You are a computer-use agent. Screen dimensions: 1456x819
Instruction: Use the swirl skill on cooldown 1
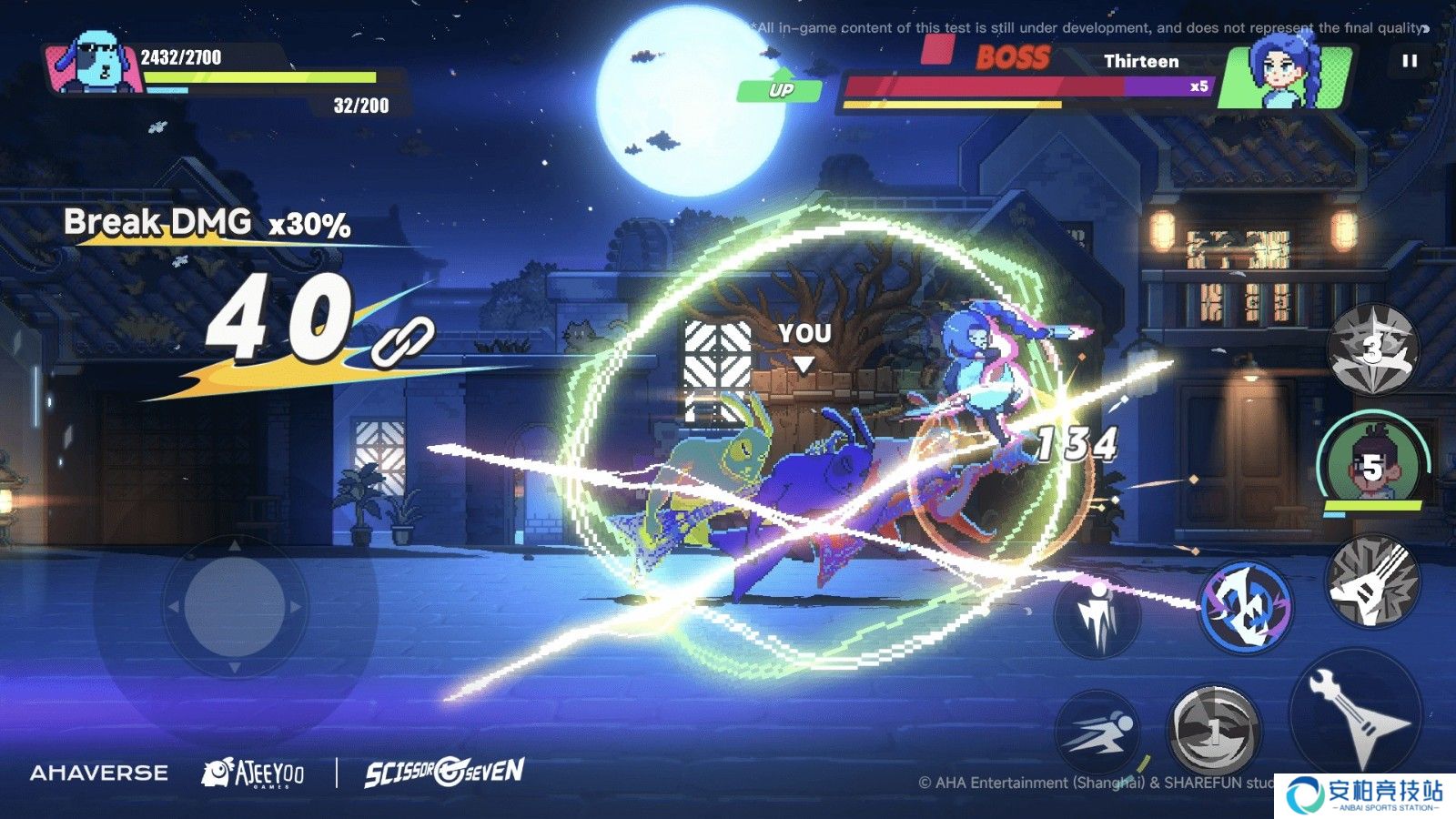[x=1214, y=729]
